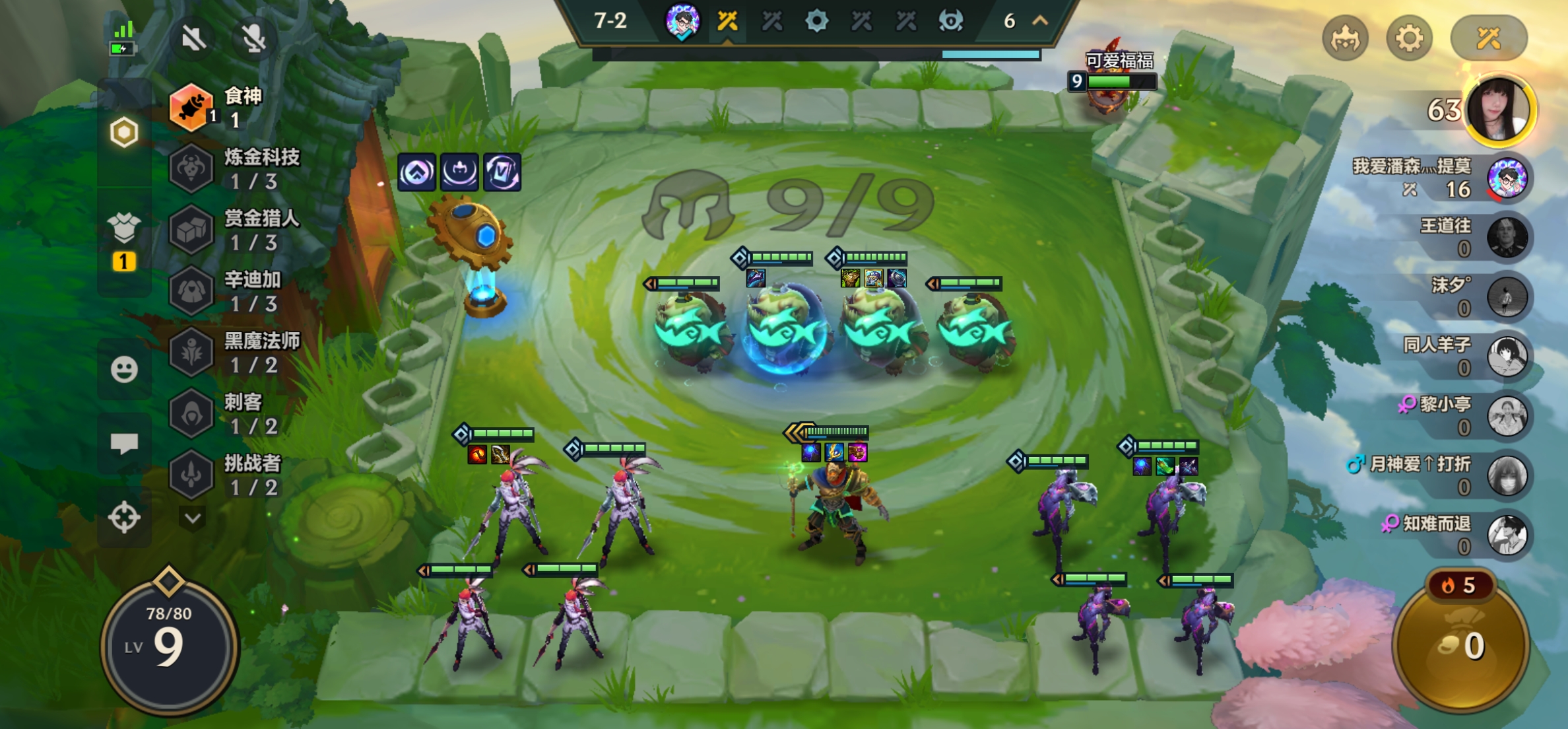This screenshot has width=1568, height=729.
Task: Expand the stage tracker arrow
Action: tap(1040, 21)
